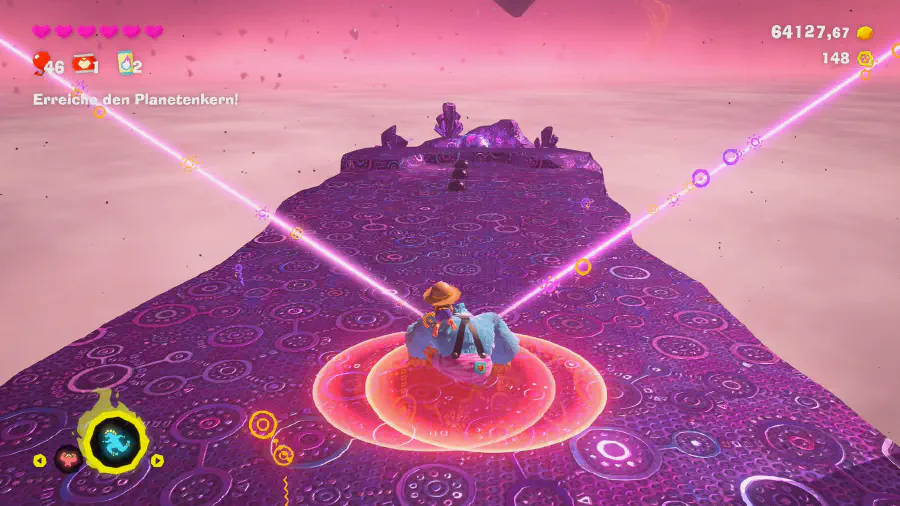Click the right yellow ability selector arrow
900x506 pixels.
coord(157,461)
